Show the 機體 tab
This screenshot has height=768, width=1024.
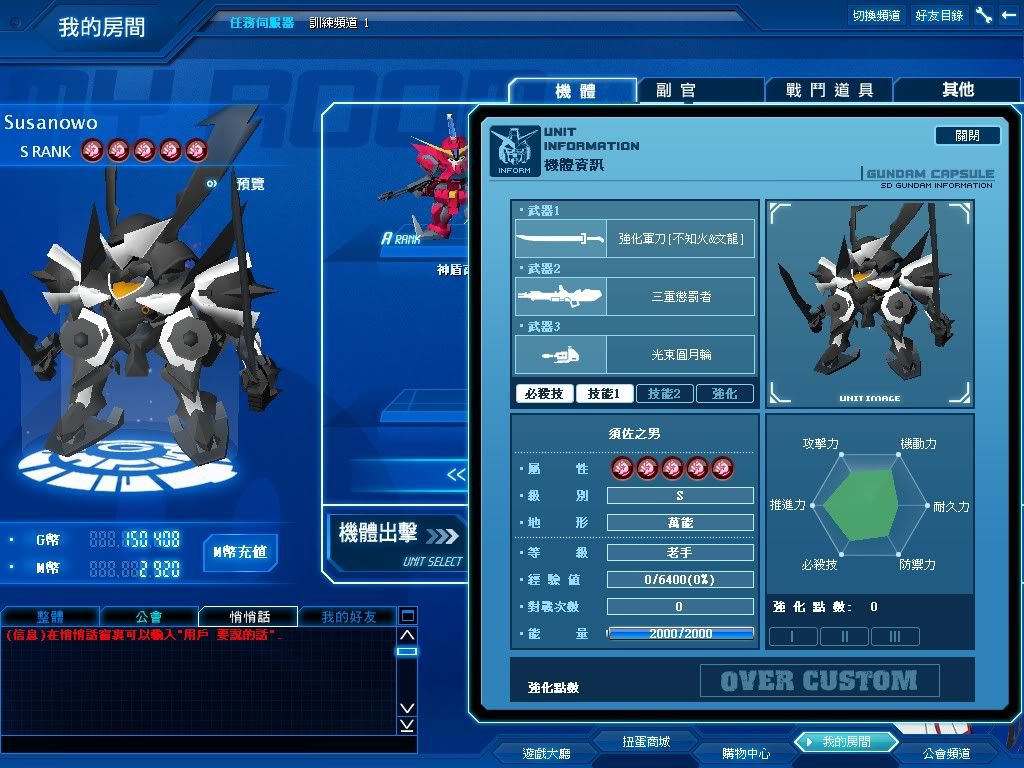click(574, 91)
